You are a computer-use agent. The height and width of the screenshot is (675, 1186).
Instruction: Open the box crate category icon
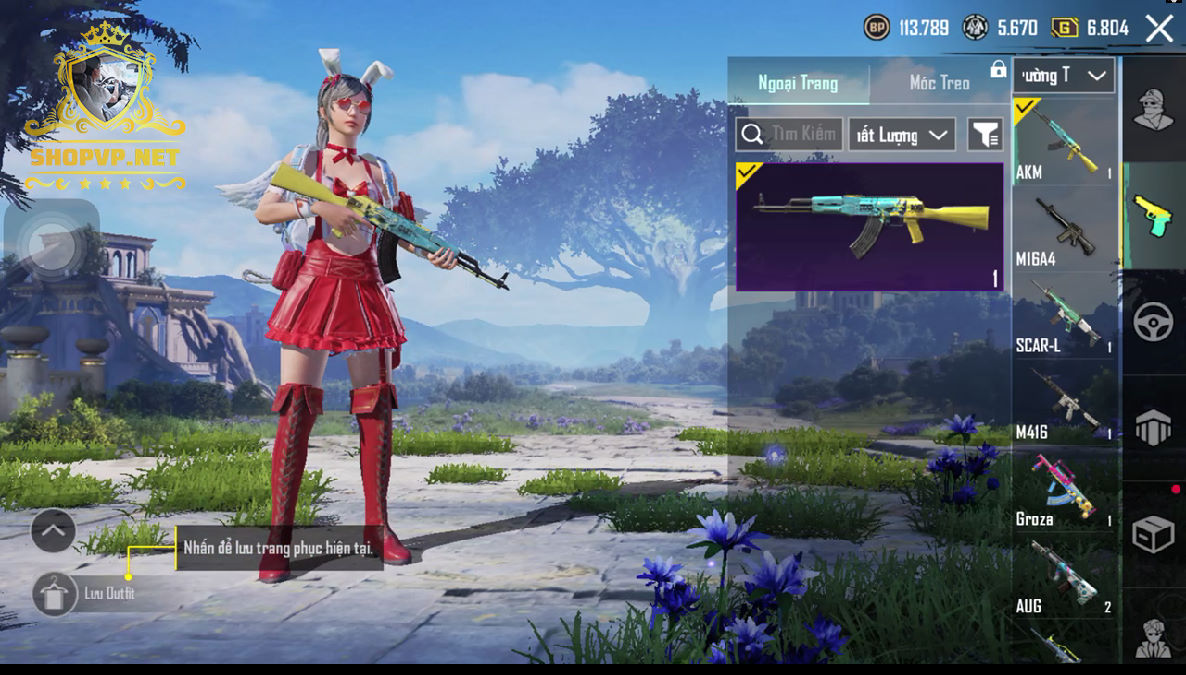pos(1153,535)
